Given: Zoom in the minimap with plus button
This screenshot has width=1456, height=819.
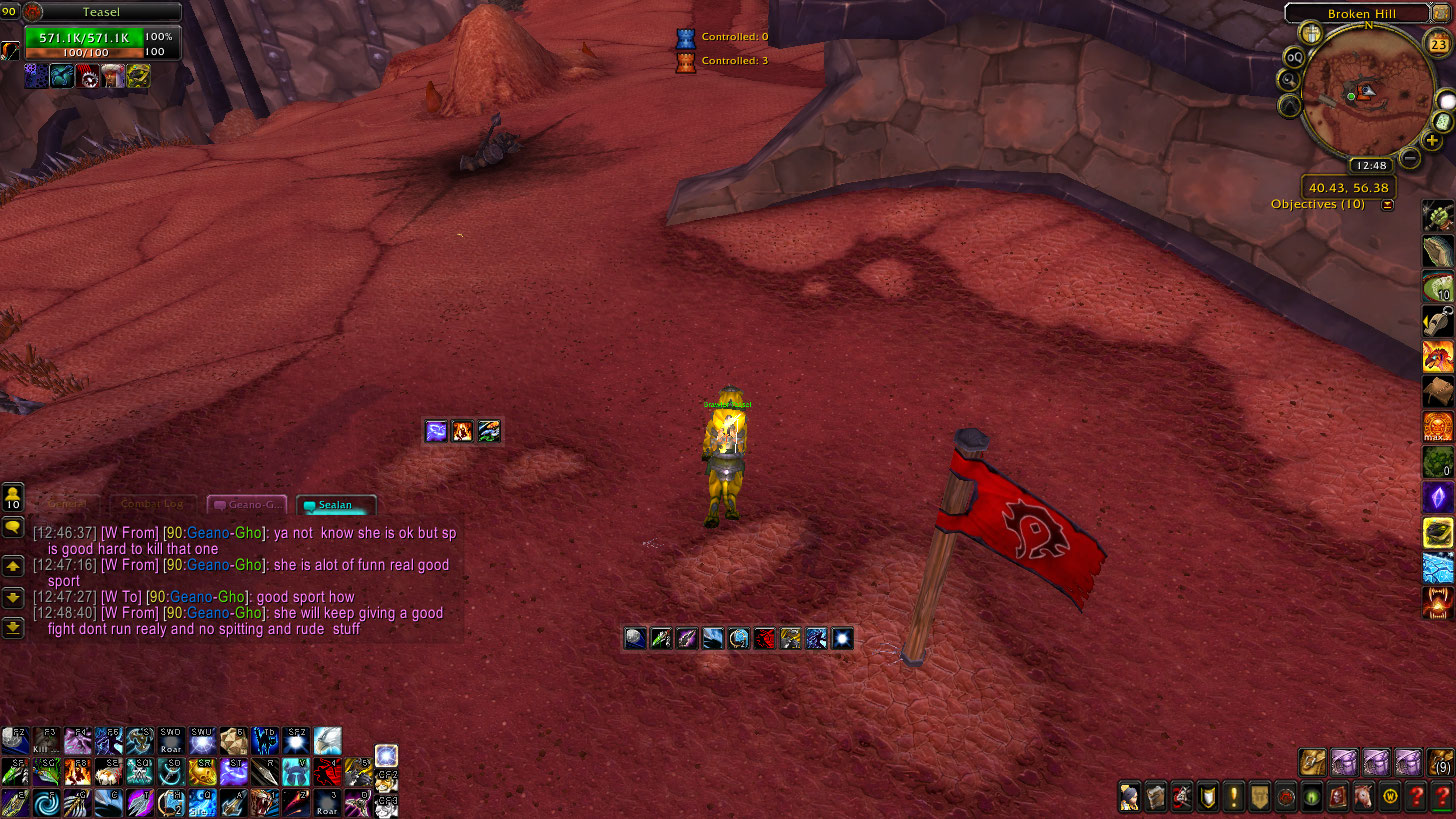Looking at the screenshot, I should 1433,140.
